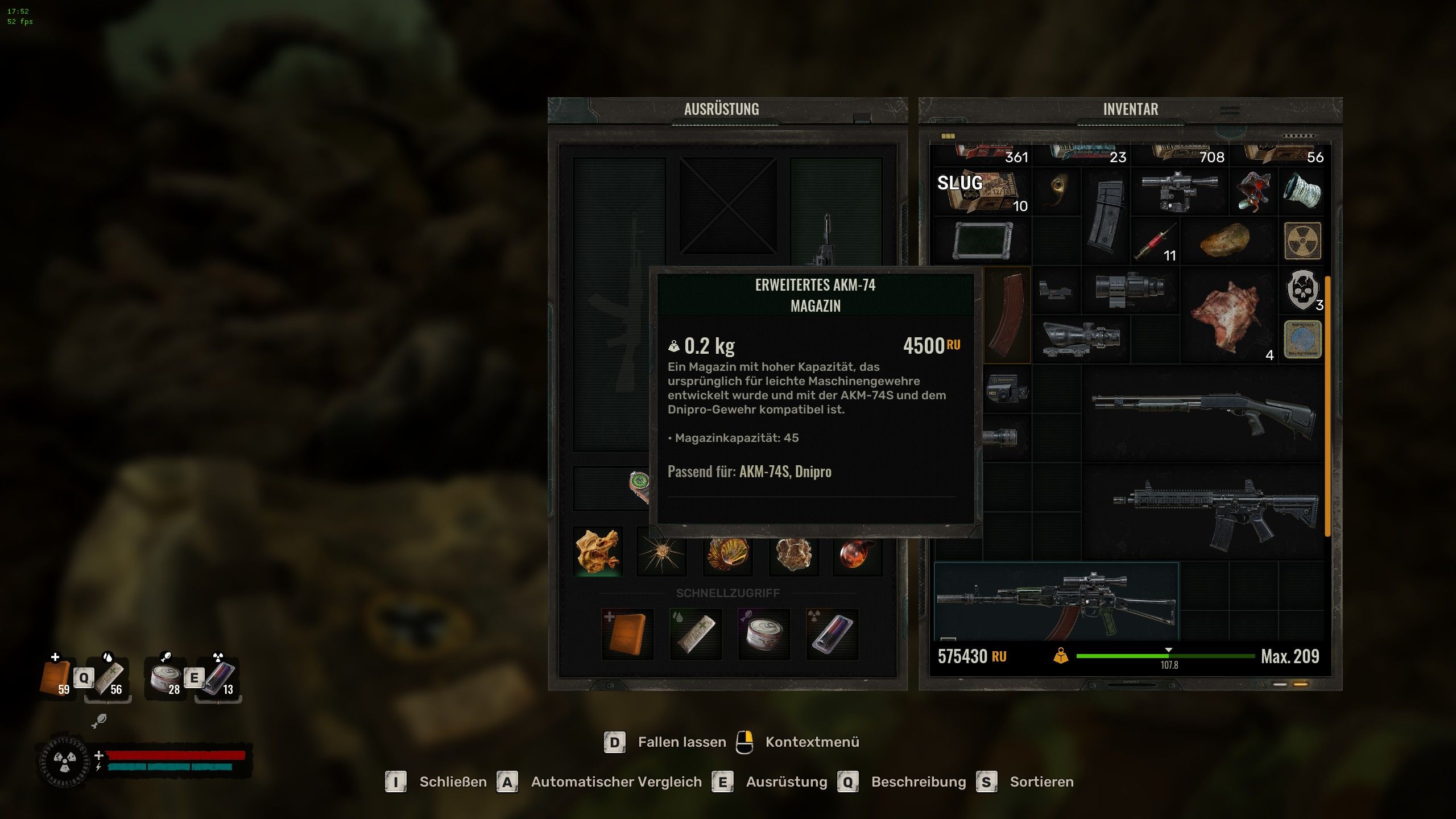Pick the SLUG shotgun ammo box

click(982, 191)
